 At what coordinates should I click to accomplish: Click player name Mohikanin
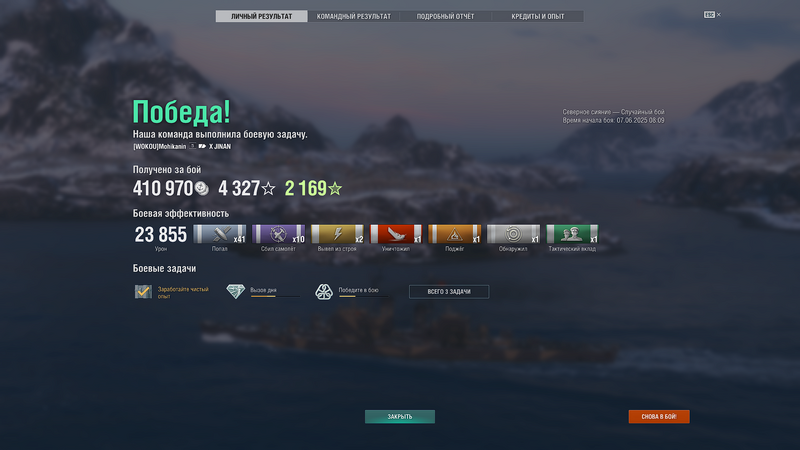point(160,146)
